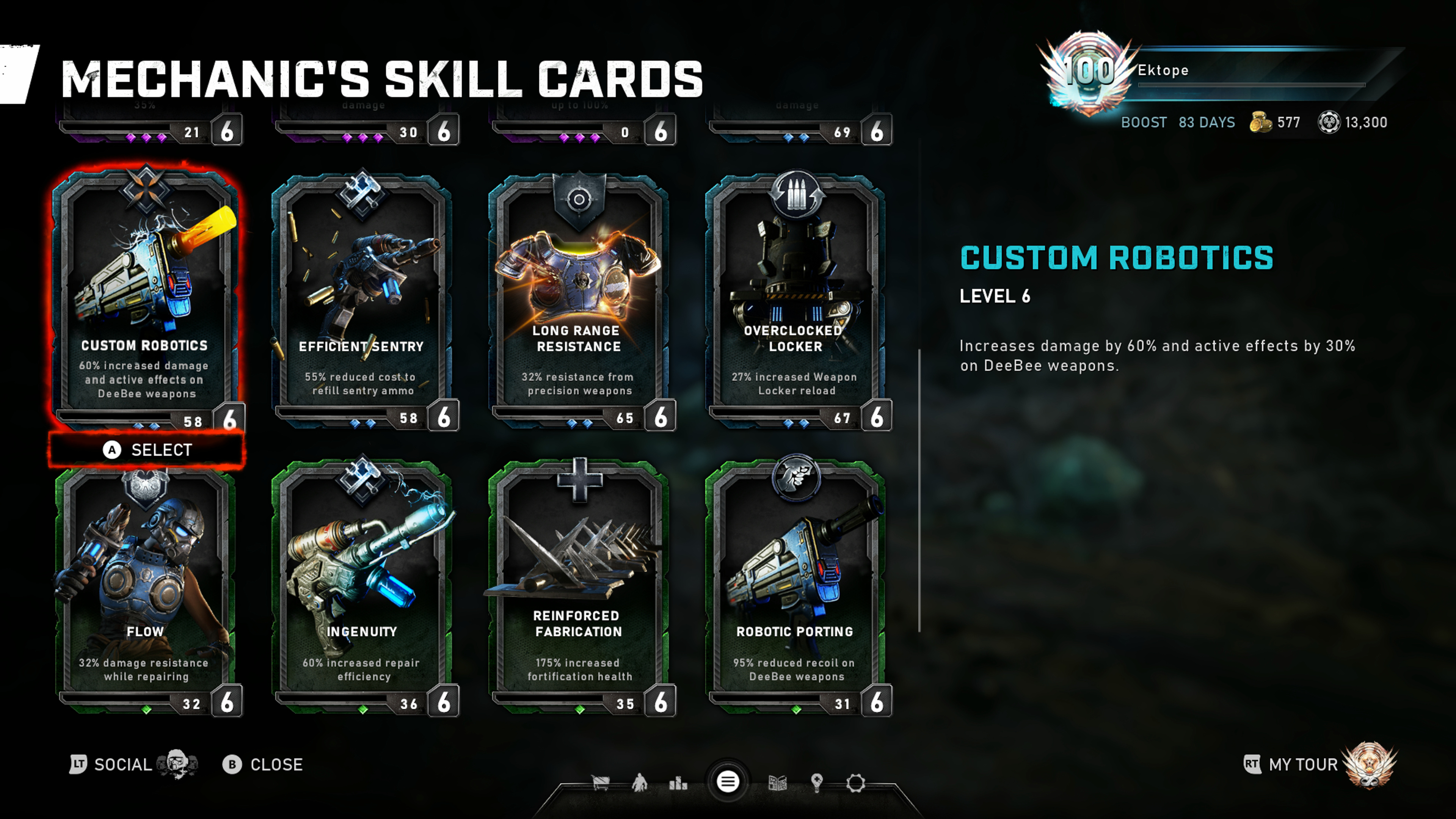1456x819 pixels.
Task: Click the central hamburger menu button
Action: coord(728,782)
